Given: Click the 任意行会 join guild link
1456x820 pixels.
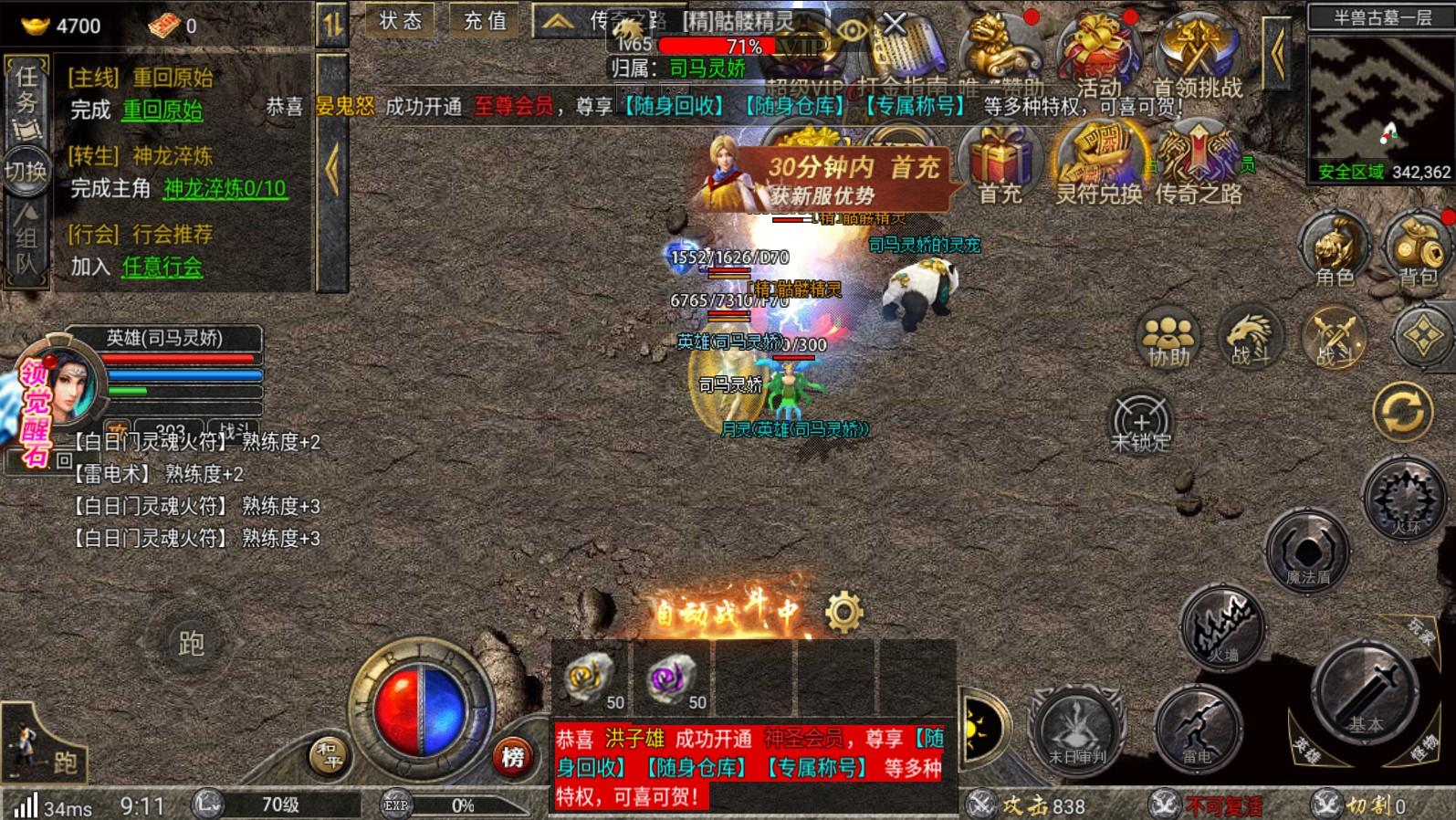Looking at the screenshot, I should click(x=161, y=269).
